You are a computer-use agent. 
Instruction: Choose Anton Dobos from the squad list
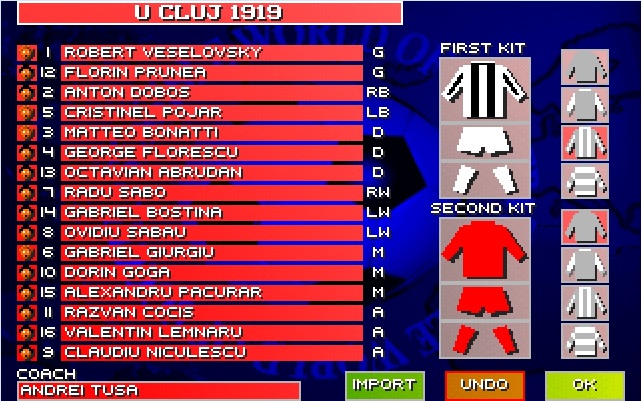(x=211, y=92)
